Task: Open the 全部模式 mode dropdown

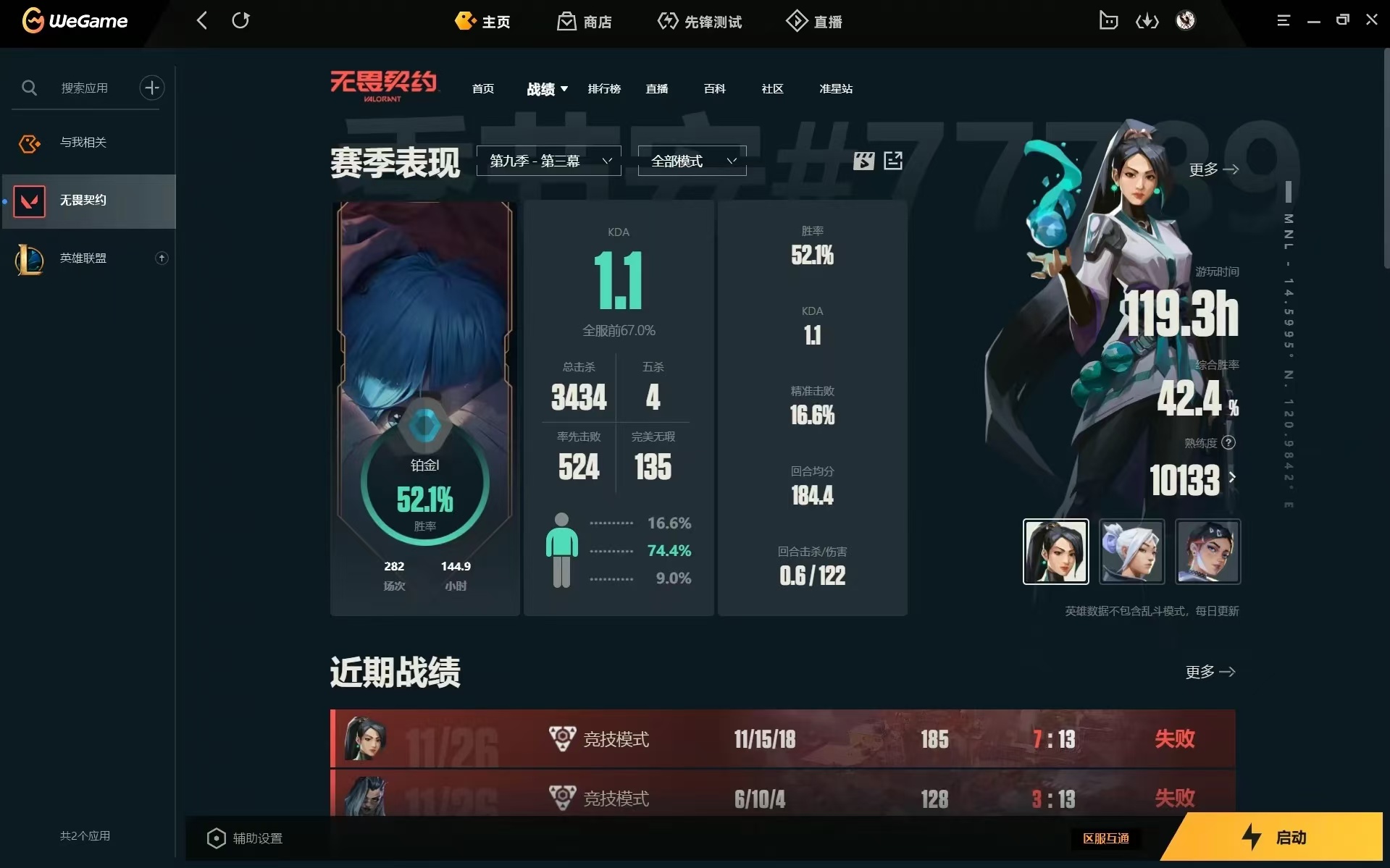Action: (x=691, y=161)
